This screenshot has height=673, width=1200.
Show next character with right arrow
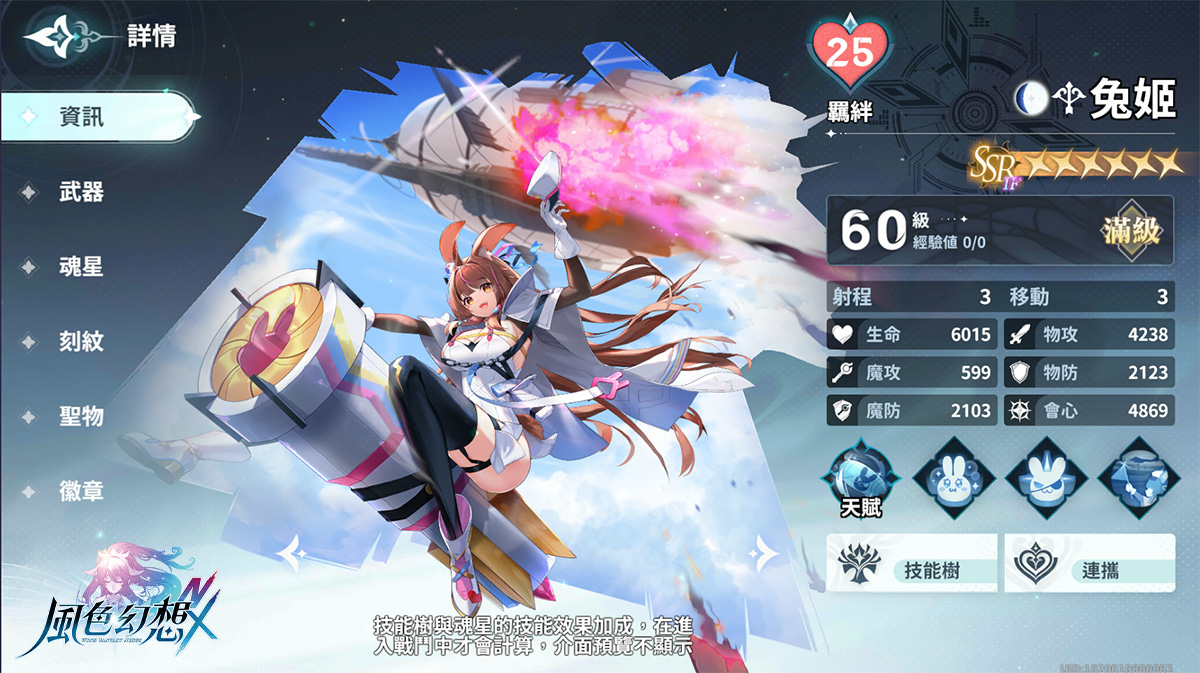pos(763,550)
